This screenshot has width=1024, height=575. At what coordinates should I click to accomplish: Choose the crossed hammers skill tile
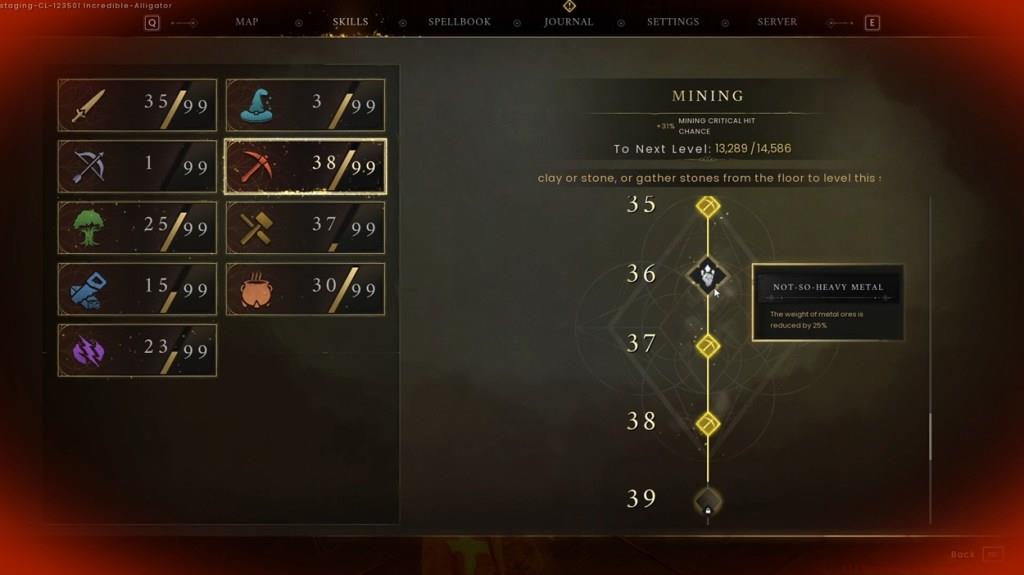click(x=305, y=227)
